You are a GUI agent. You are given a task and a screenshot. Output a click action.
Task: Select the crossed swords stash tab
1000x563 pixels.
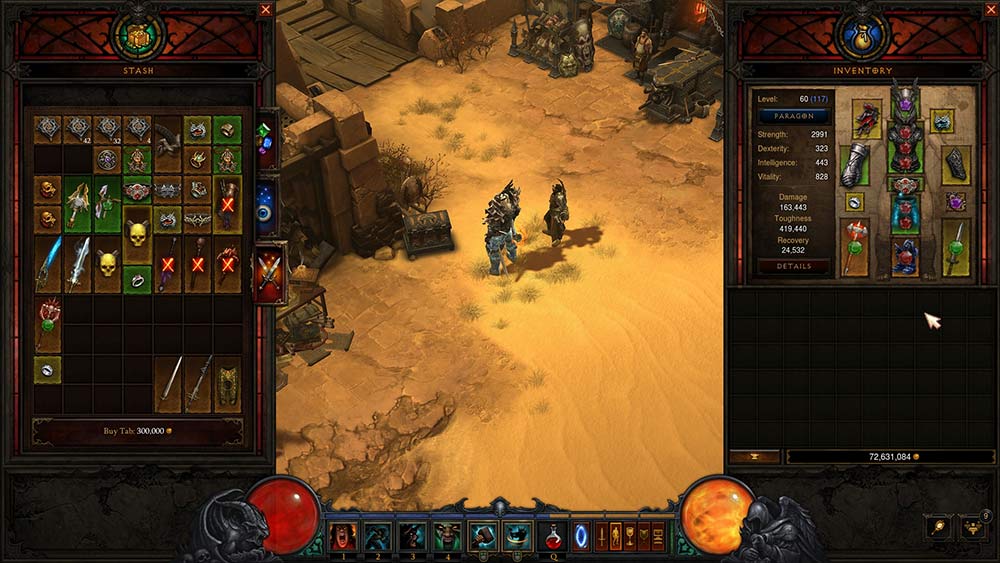pyautogui.click(x=269, y=272)
